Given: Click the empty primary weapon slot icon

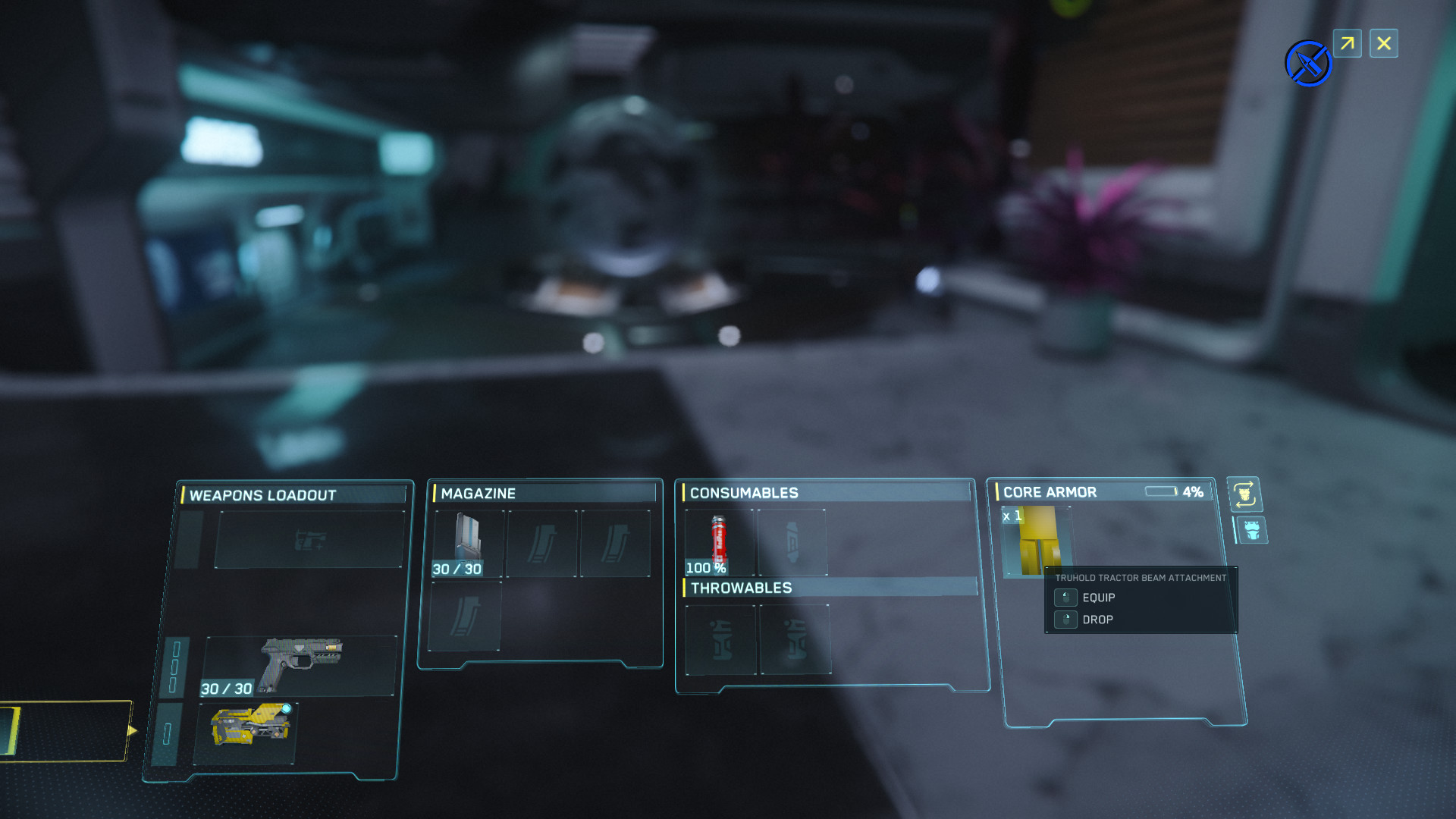Looking at the screenshot, I should pos(311,538).
